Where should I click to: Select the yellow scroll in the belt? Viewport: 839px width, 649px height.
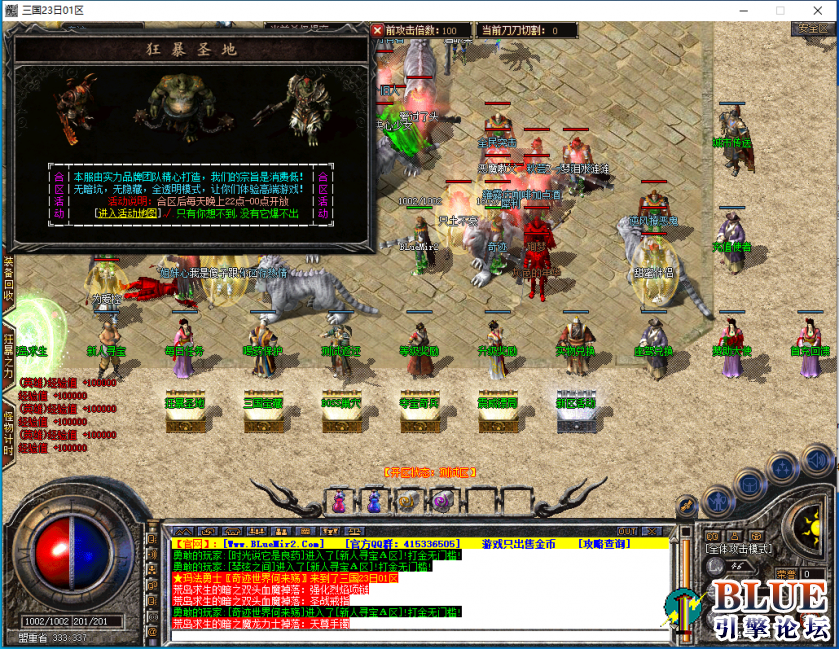pos(407,501)
